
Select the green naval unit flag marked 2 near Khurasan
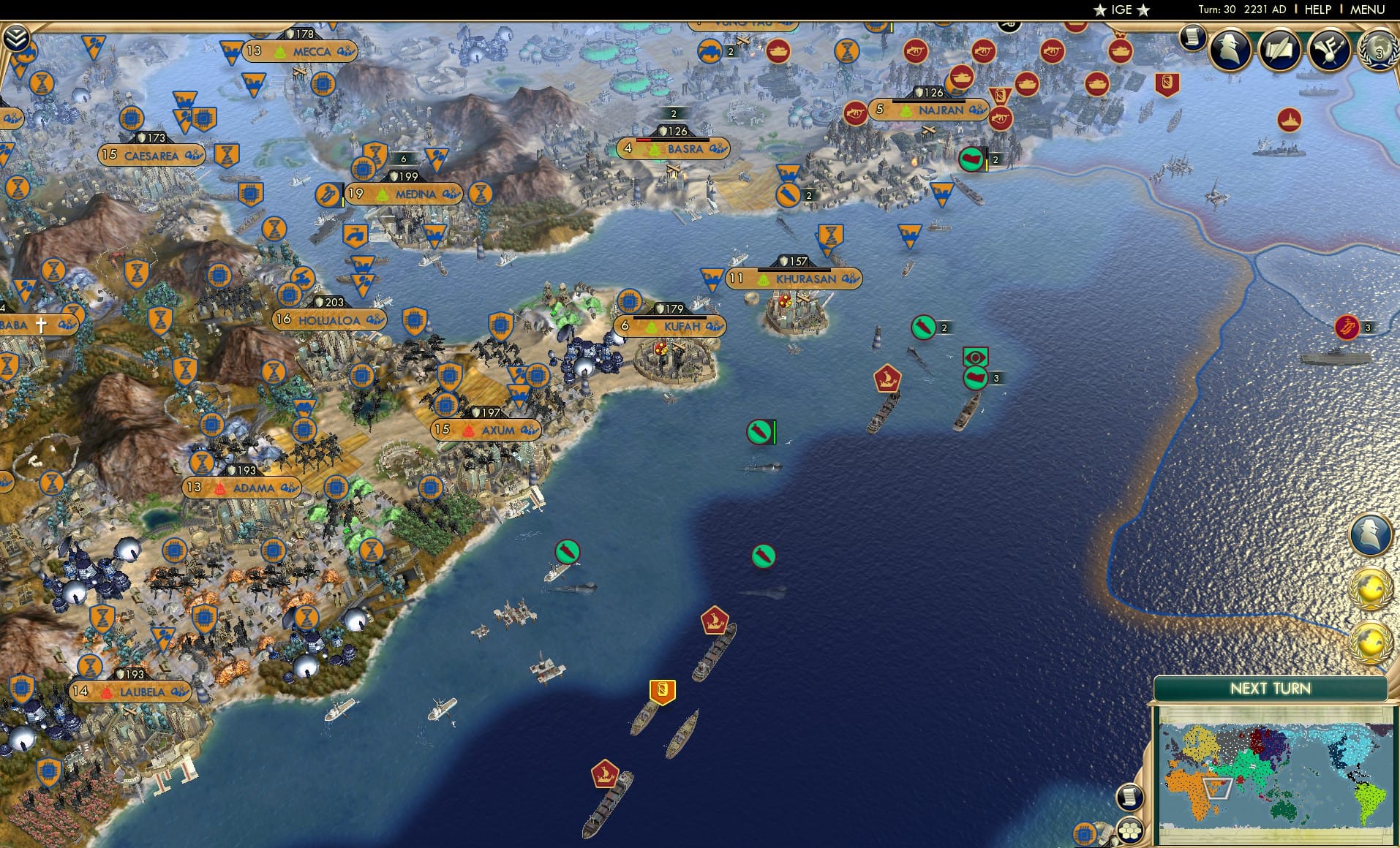(x=924, y=328)
